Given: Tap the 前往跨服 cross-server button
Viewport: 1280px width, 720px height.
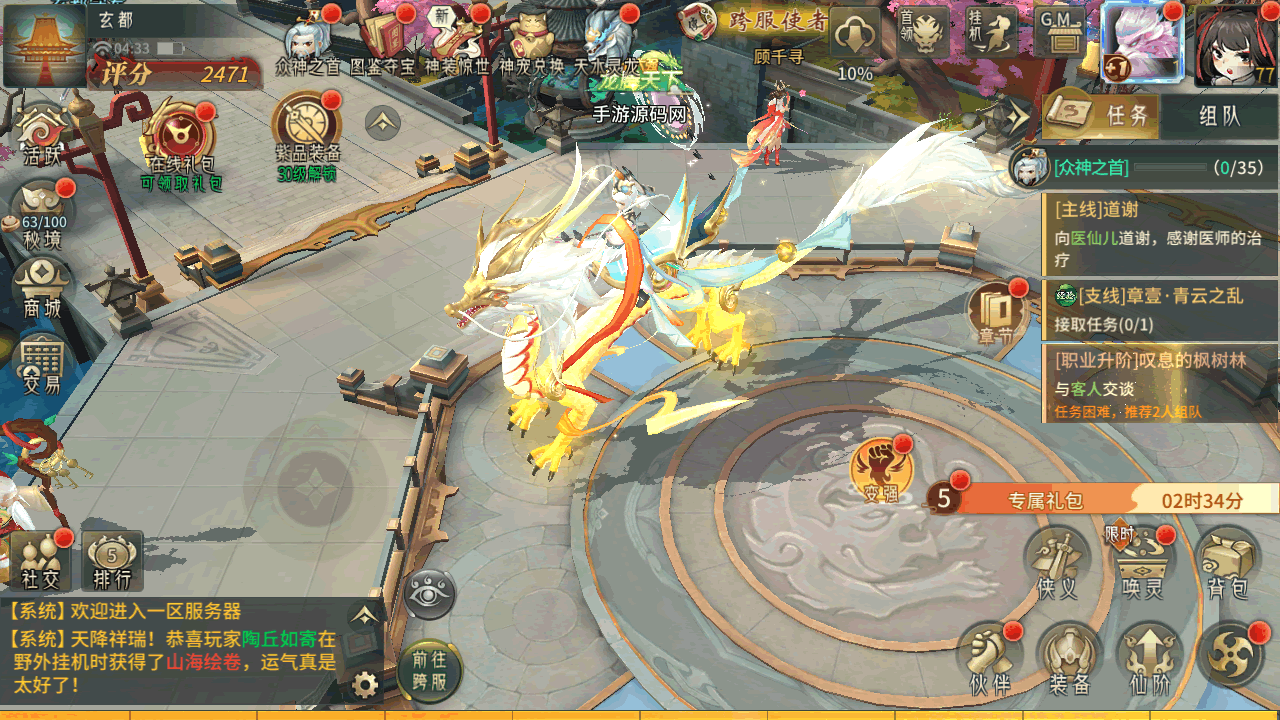Looking at the screenshot, I should [x=431, y=671].
